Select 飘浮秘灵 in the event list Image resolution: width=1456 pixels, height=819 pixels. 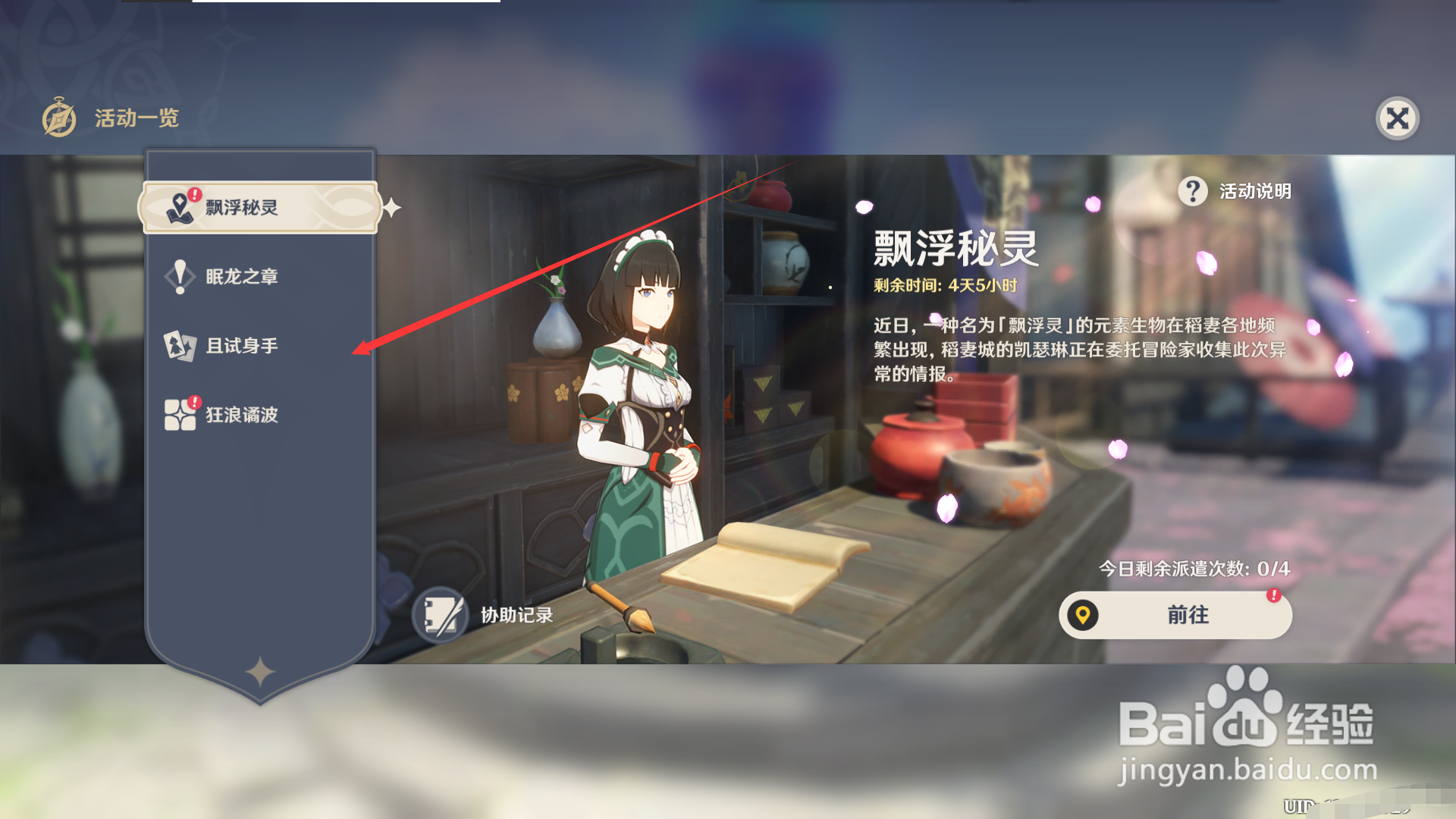pos(243,206)
